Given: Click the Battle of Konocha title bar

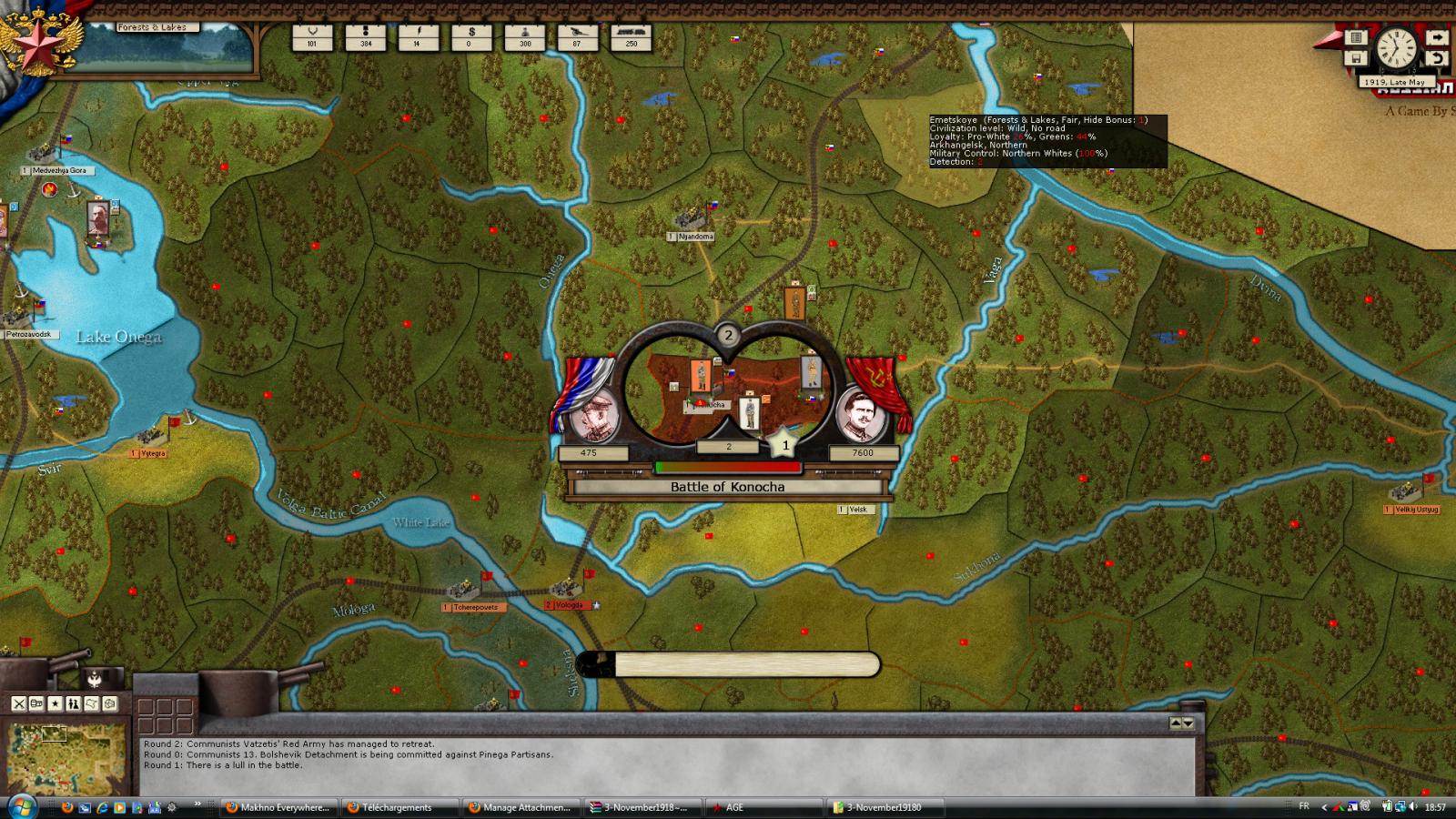Looking at the screenshot, I should 727,487.
